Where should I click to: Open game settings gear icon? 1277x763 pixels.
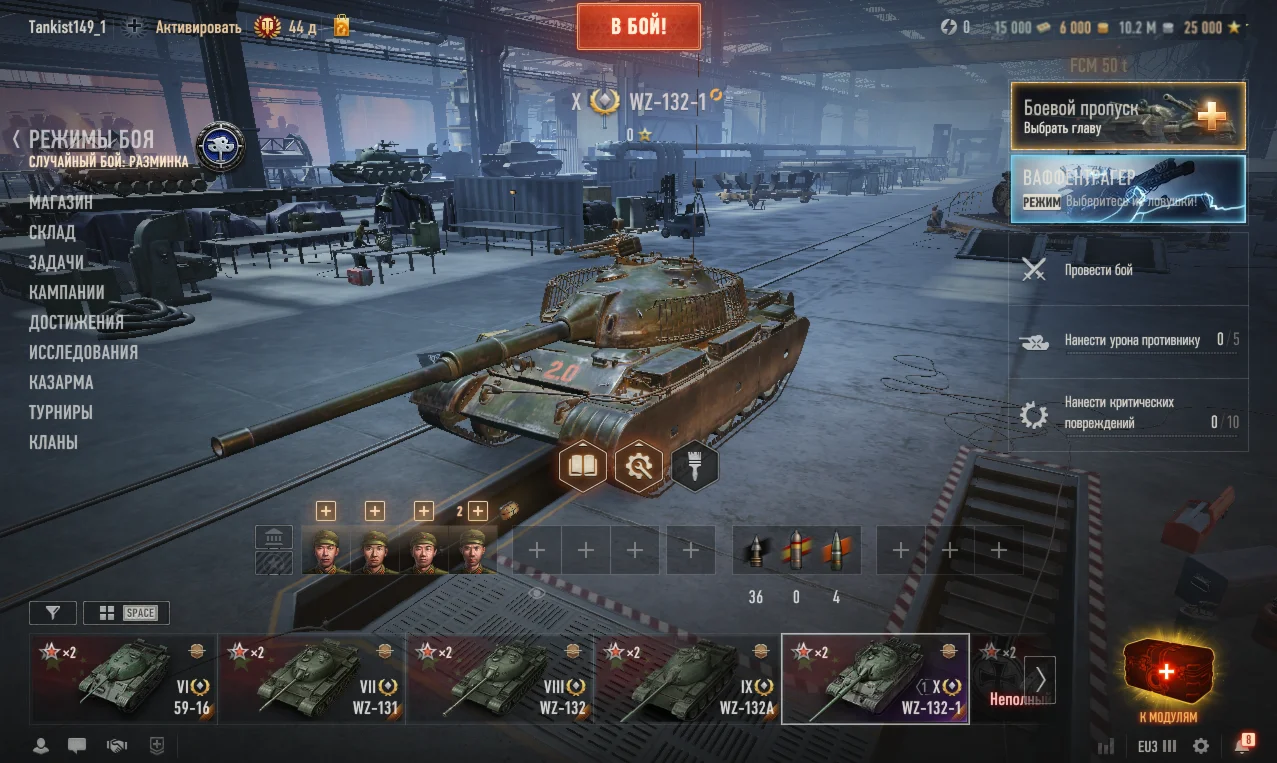pos(1201,746)
